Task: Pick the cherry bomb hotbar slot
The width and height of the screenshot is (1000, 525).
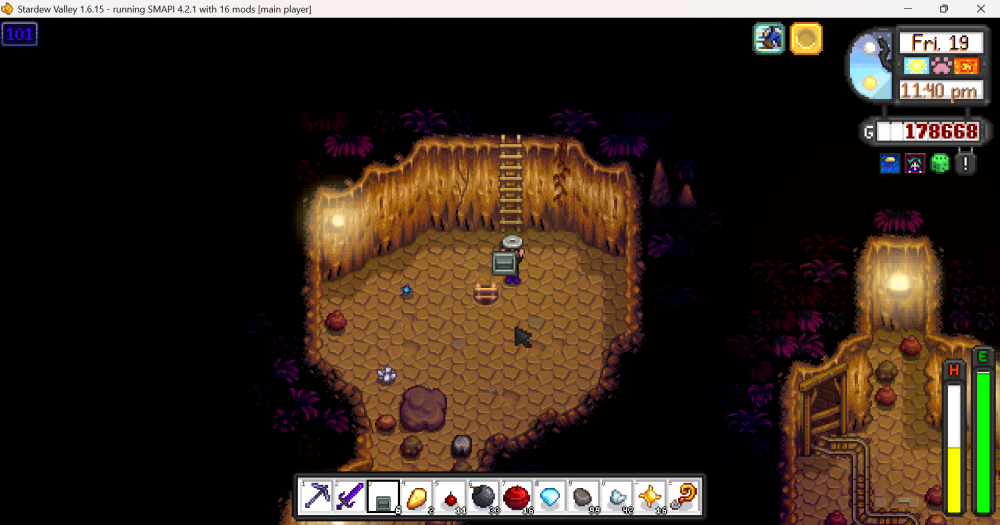Action: pyautogui.click(x=449, y=496)
